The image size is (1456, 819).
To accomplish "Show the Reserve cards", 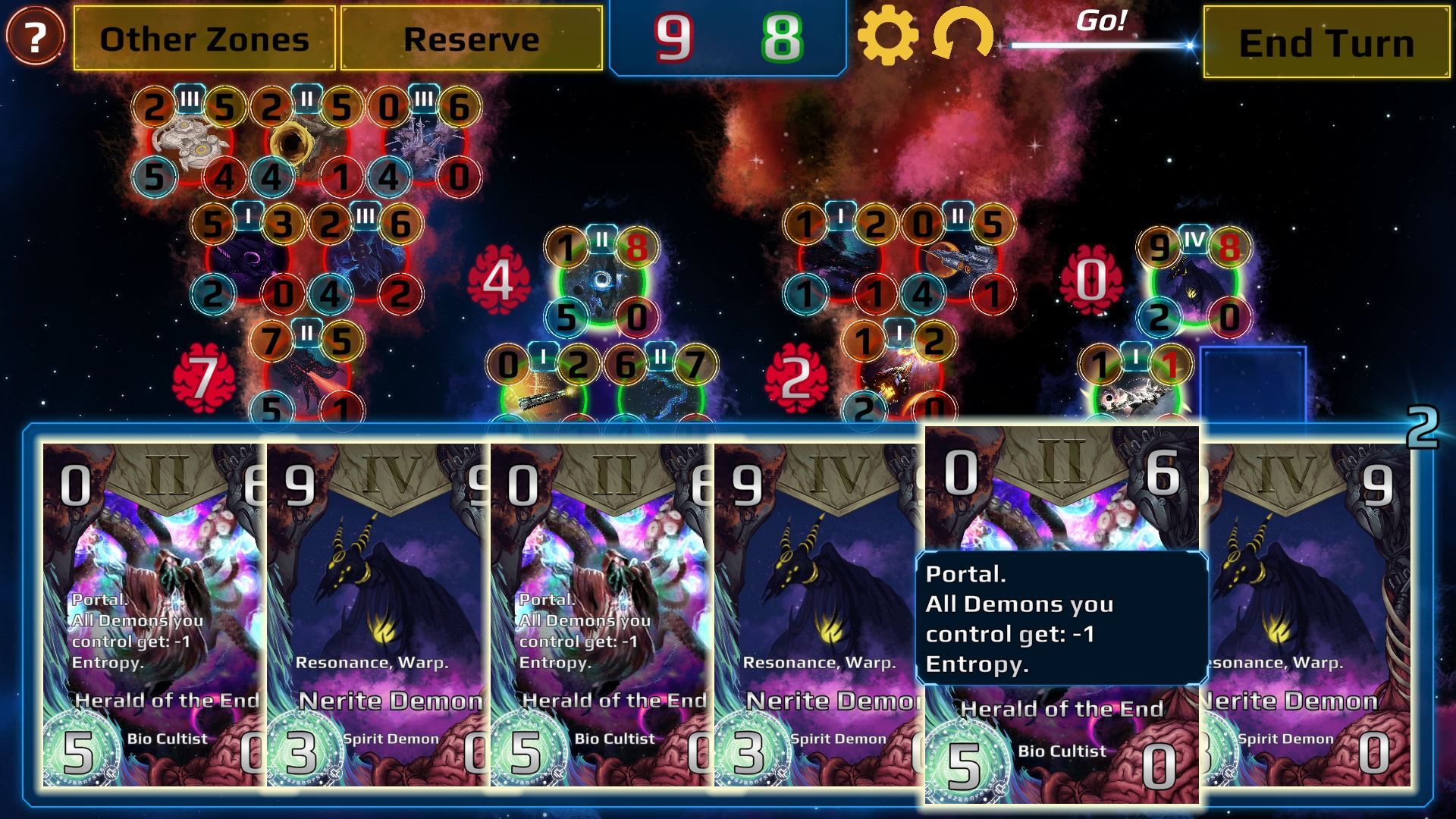I will click(x=471, y=39).
